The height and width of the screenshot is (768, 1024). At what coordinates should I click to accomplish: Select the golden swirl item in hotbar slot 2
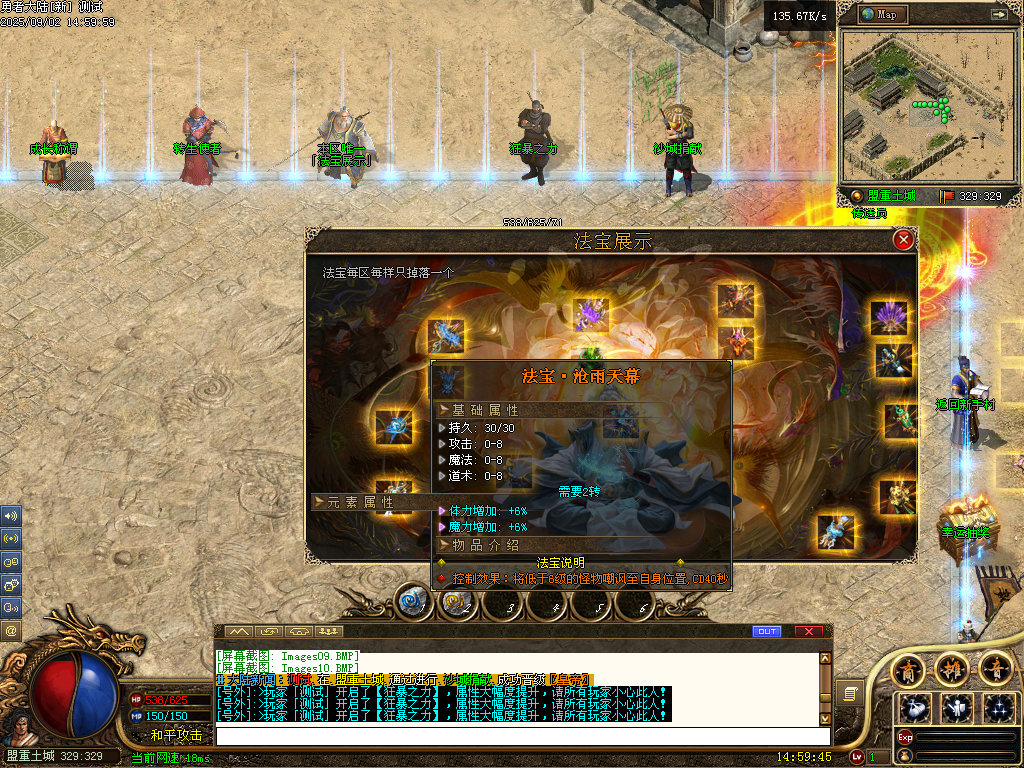point(456,602)
